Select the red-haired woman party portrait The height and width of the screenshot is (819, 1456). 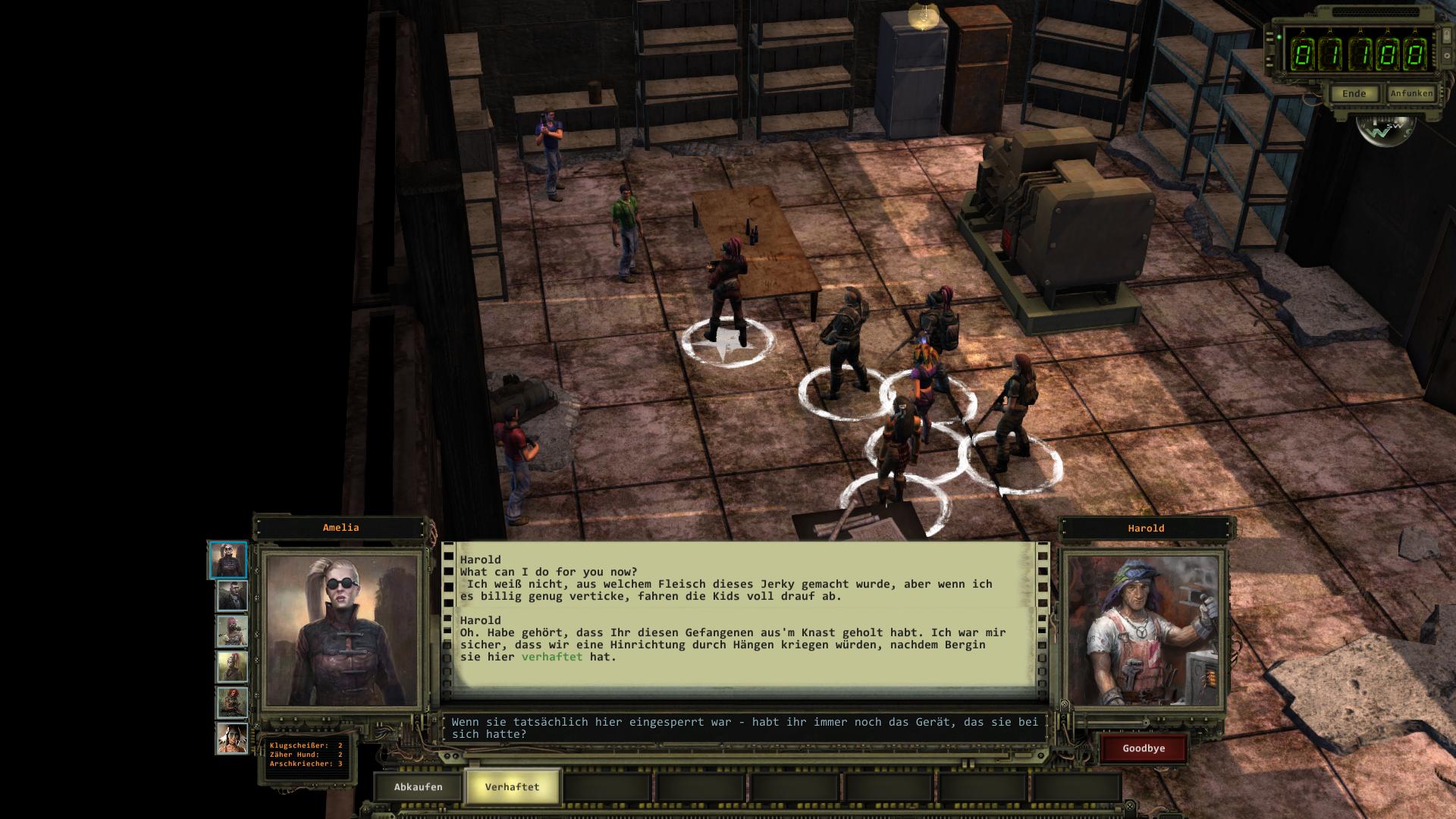pos(232,703)
